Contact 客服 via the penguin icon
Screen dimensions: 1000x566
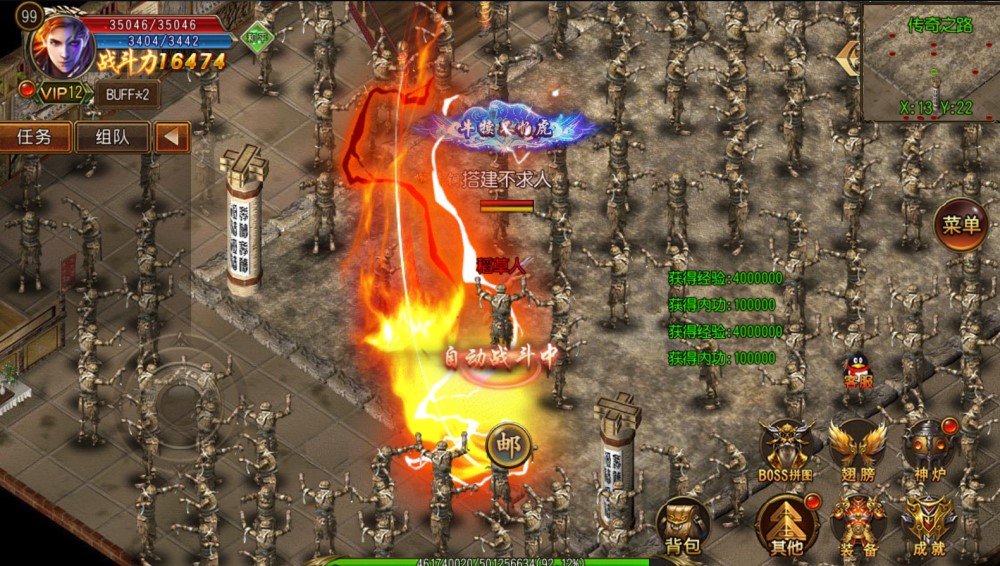856,372
